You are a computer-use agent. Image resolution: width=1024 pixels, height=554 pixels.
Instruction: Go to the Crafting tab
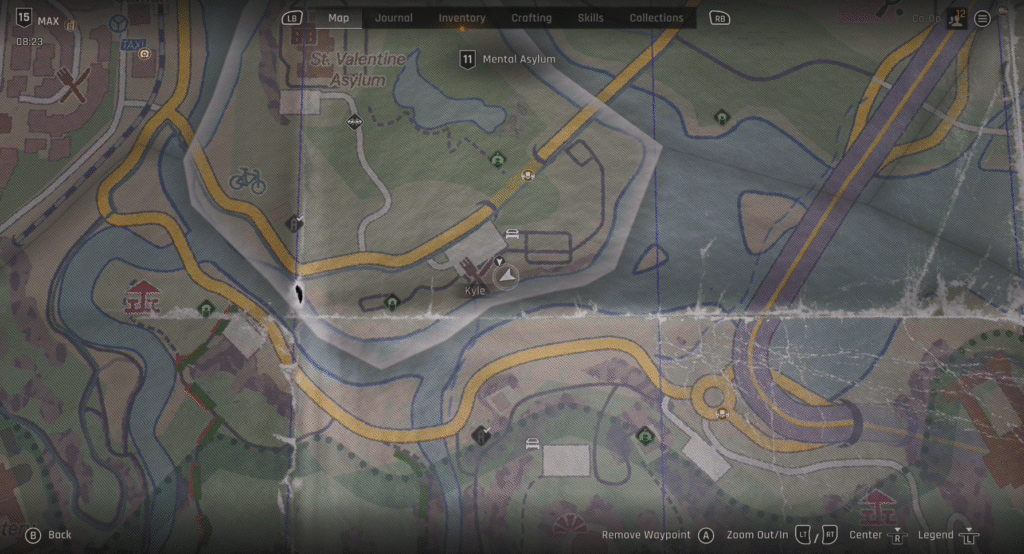pos(531,18)
